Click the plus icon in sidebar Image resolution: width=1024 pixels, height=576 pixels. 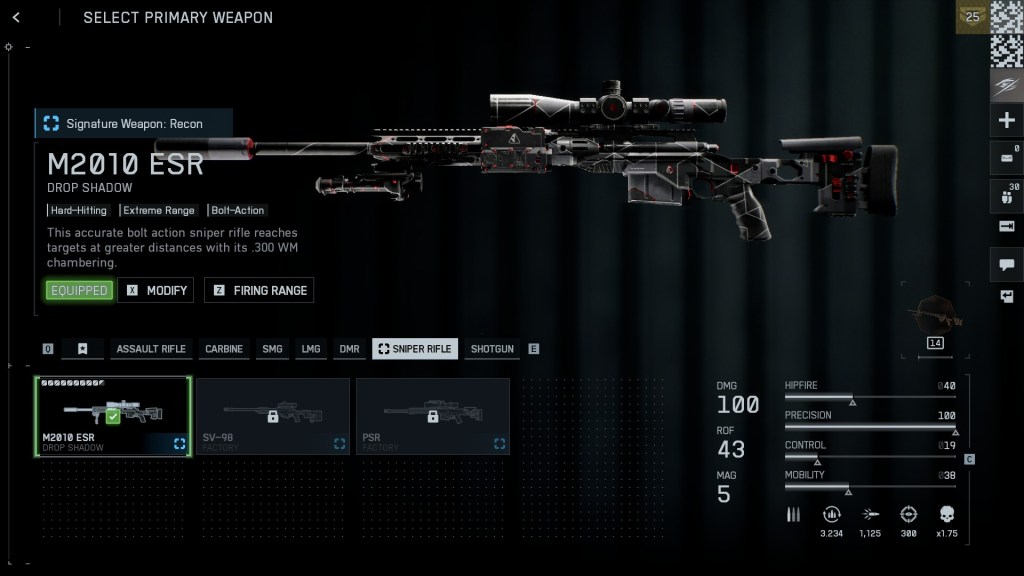[1006, 121]
